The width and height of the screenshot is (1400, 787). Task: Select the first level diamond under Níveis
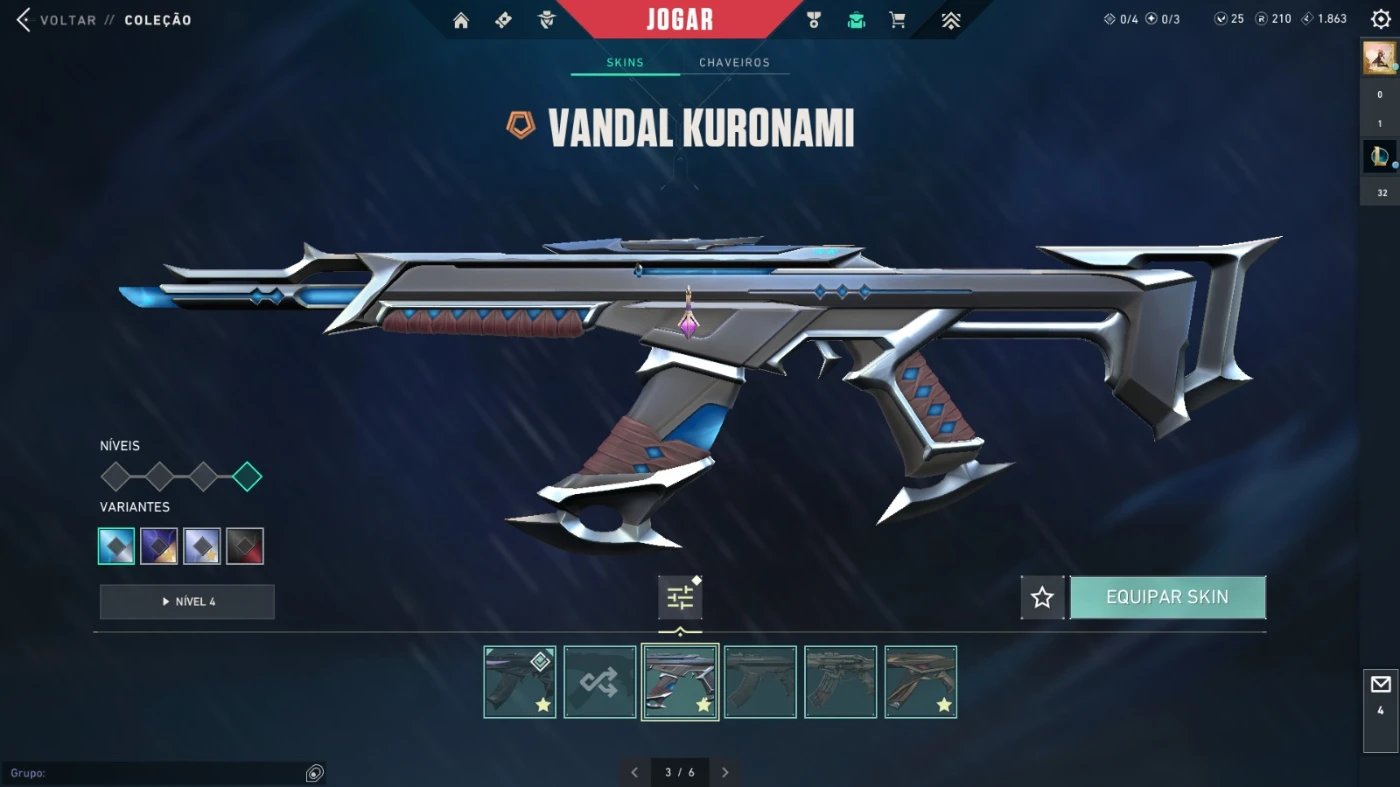coord(116,477)
